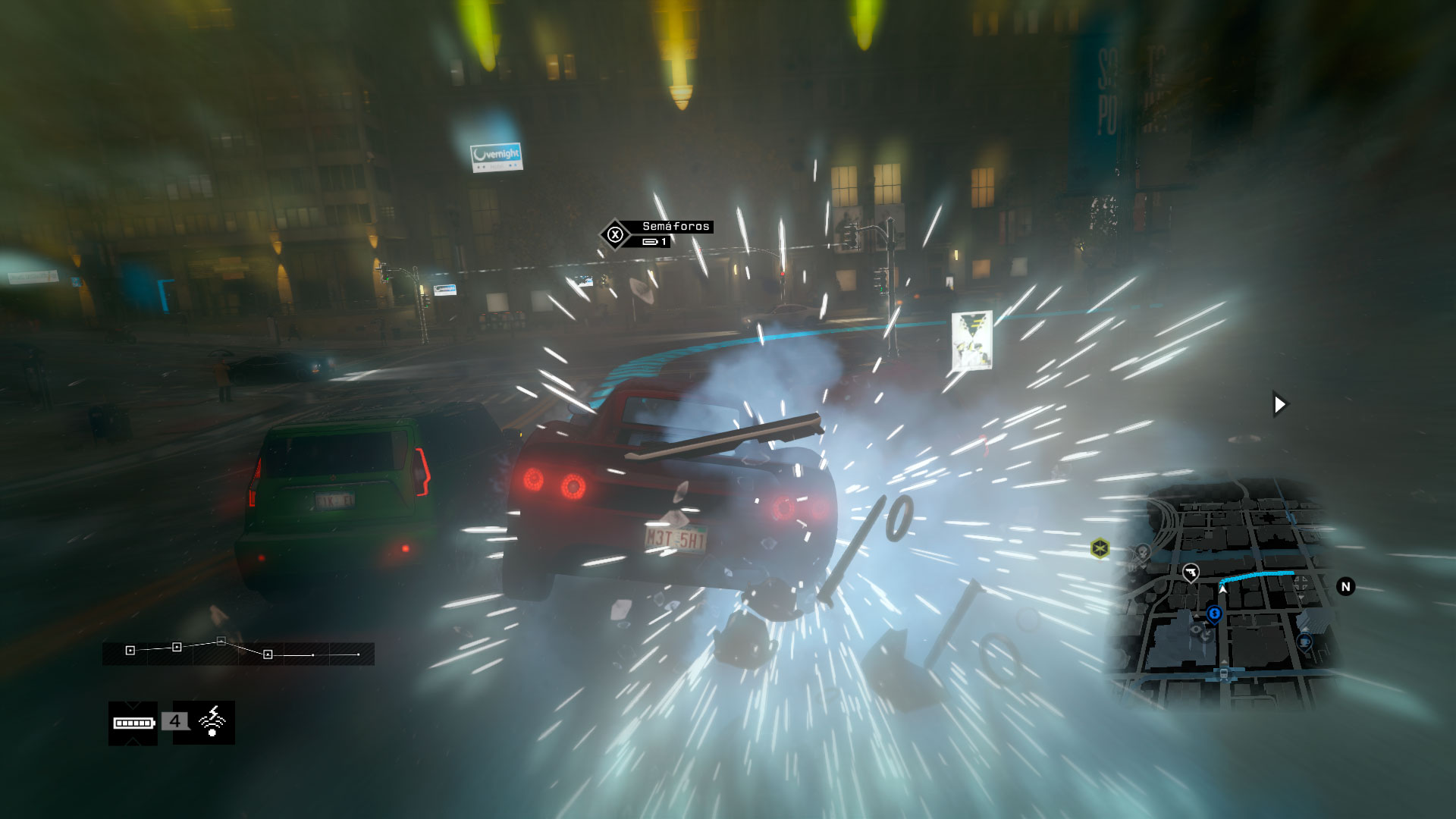Select the gun shop marker on minimap
The height and width of the screenshot is (819, 1456).
coord(1191,573)
